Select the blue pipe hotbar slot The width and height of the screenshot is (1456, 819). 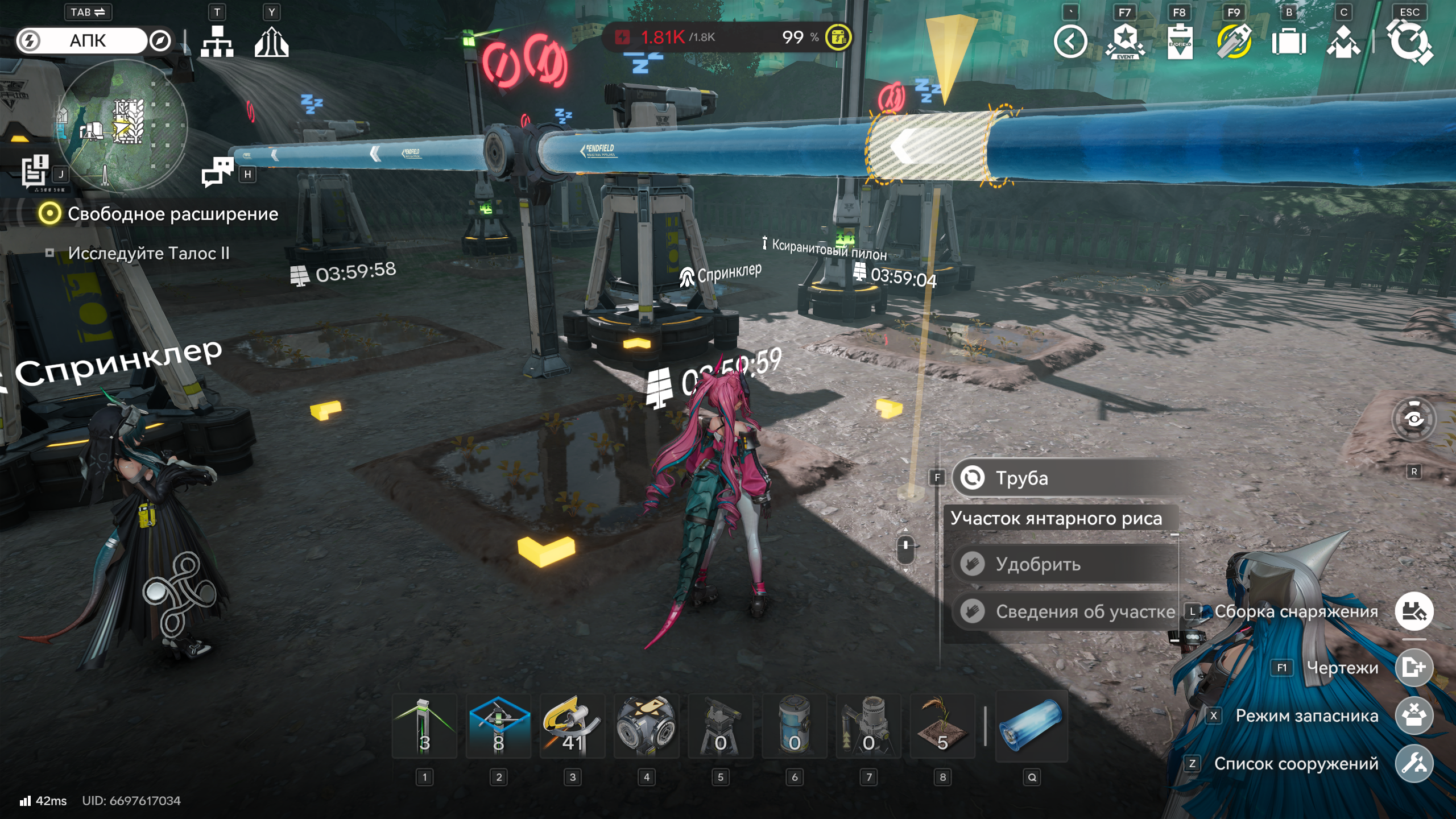point(1032,727)
